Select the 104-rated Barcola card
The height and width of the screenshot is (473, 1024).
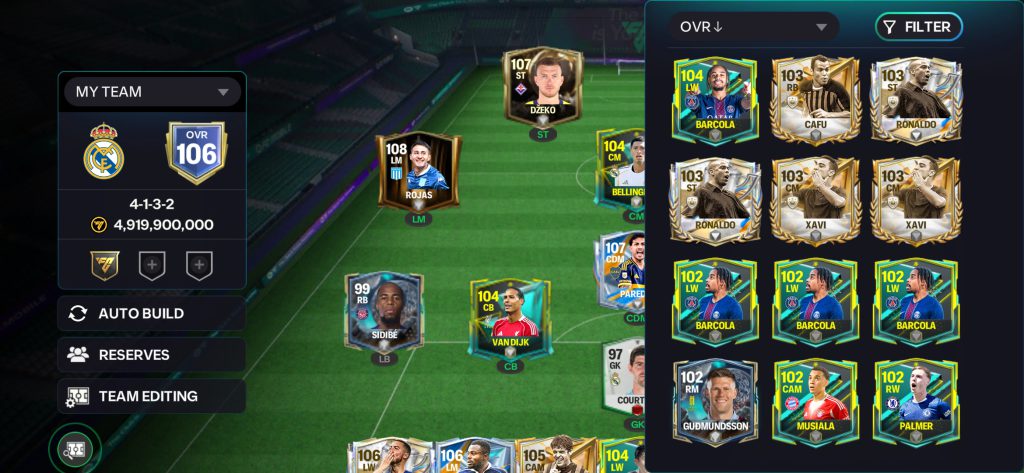pyautogui.click(x=715, y=100)
